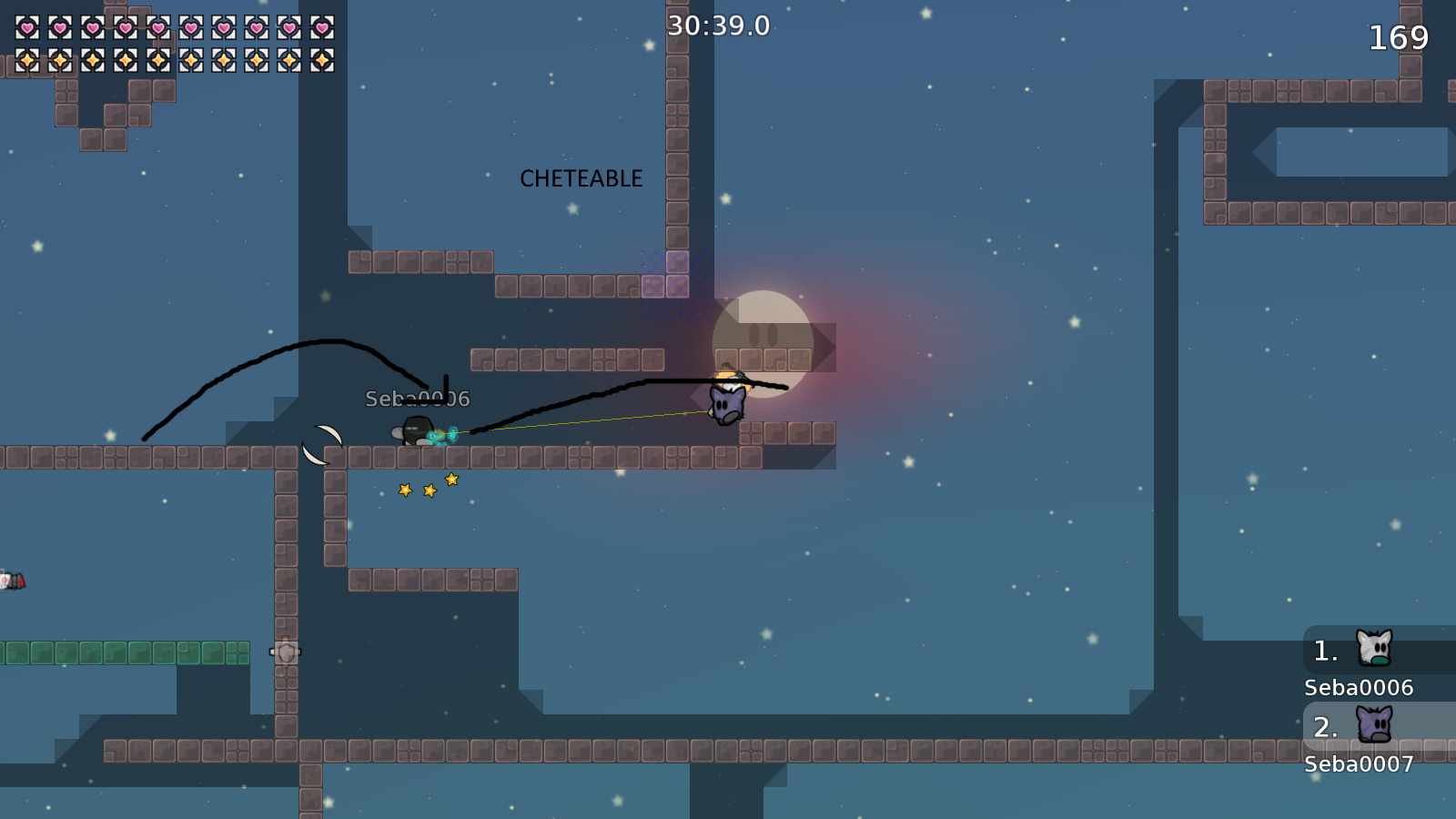Select the shield icon on the vertical wall

285,651
